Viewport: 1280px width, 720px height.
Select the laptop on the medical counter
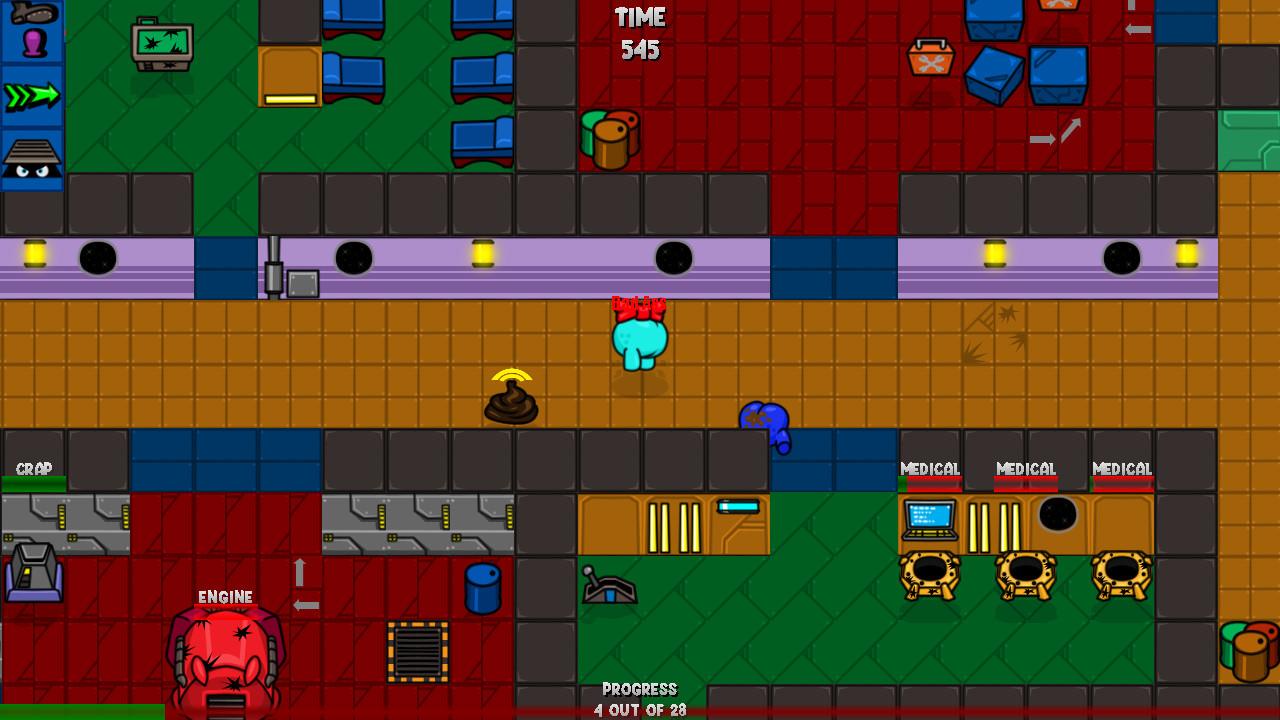[930, 520]
